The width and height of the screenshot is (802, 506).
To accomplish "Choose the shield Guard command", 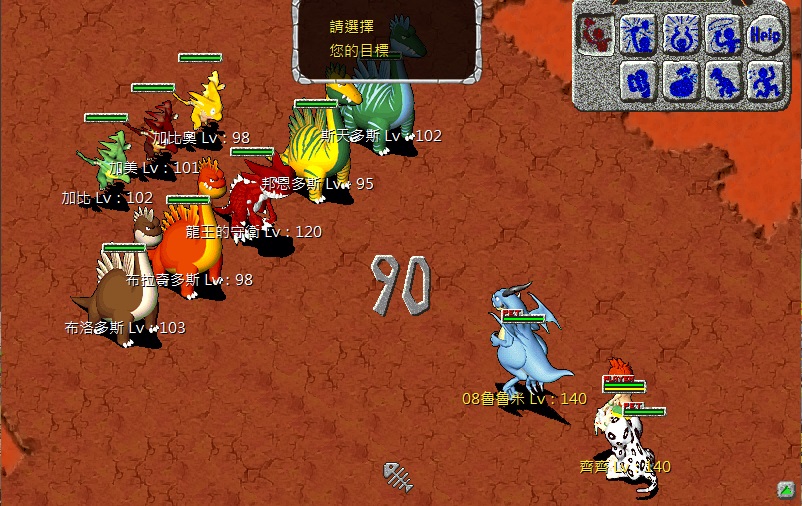I will pos(640,80).
